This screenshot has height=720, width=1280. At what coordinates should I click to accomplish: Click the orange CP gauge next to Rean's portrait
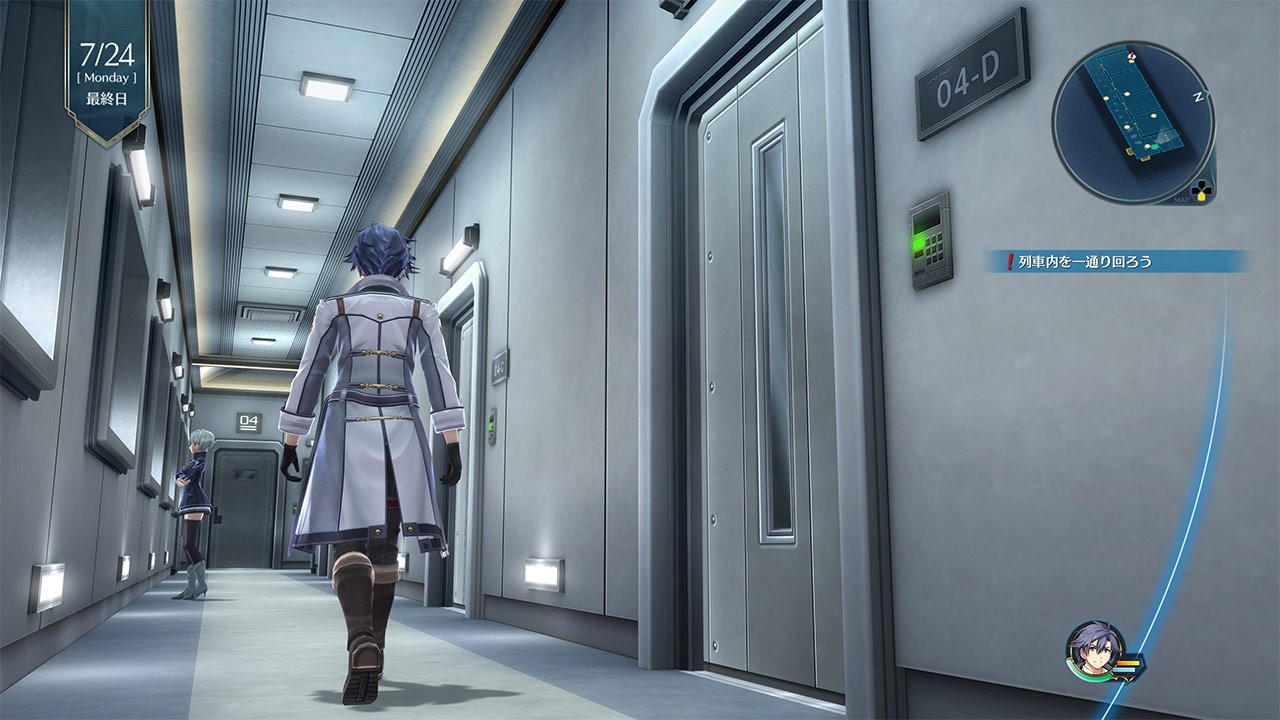pyautogui.click(x=1128, y=662)
